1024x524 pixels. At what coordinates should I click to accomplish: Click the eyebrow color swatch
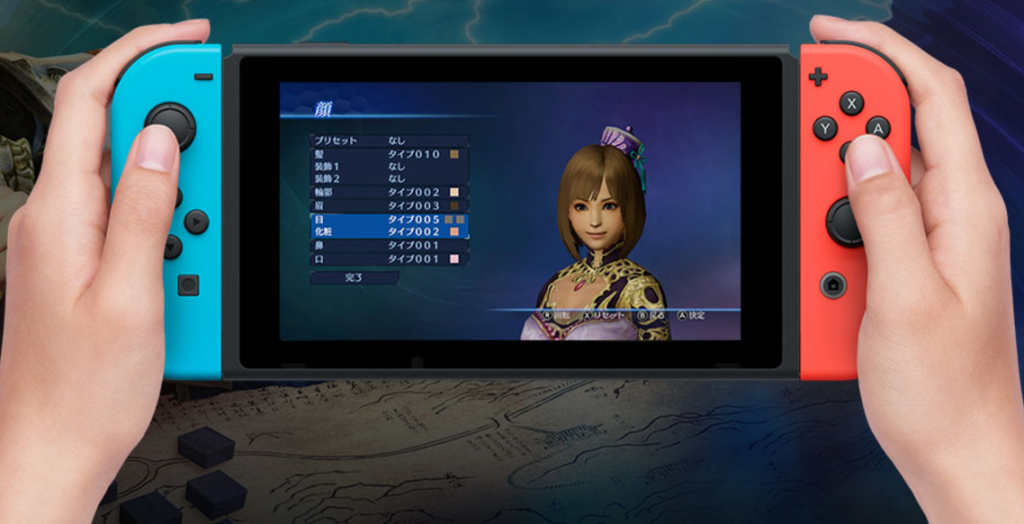[x=454, y=206]
